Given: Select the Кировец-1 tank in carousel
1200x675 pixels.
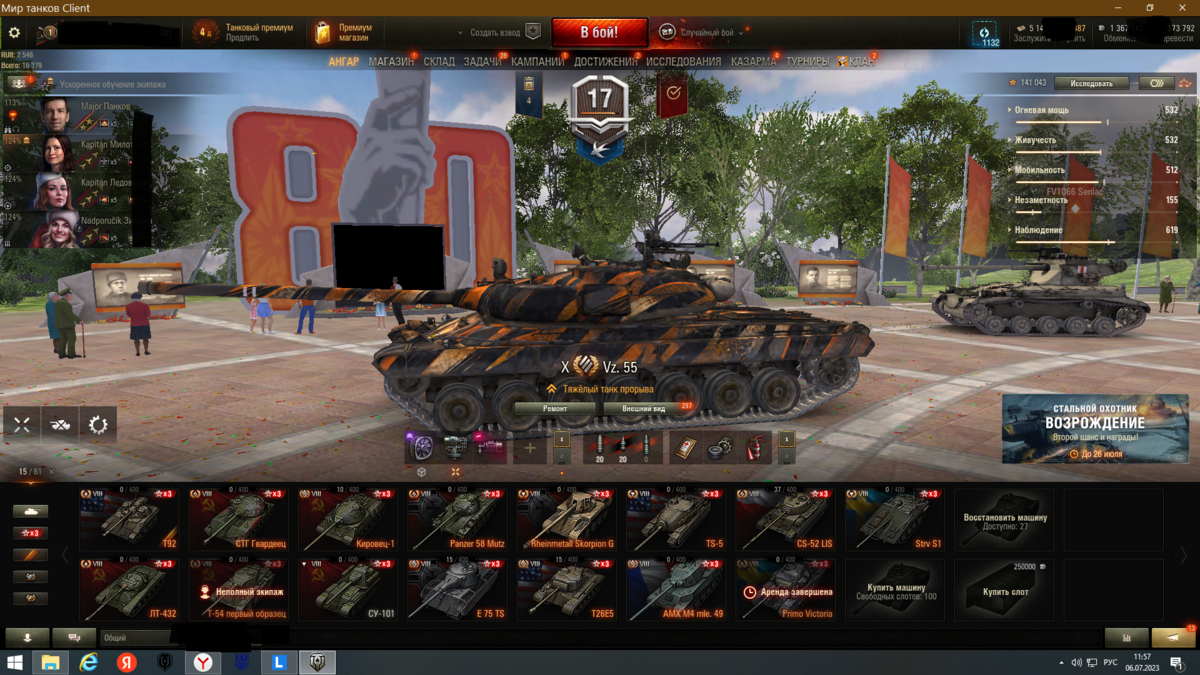Looking at the screenshot, I should click(x=347, y=520).
